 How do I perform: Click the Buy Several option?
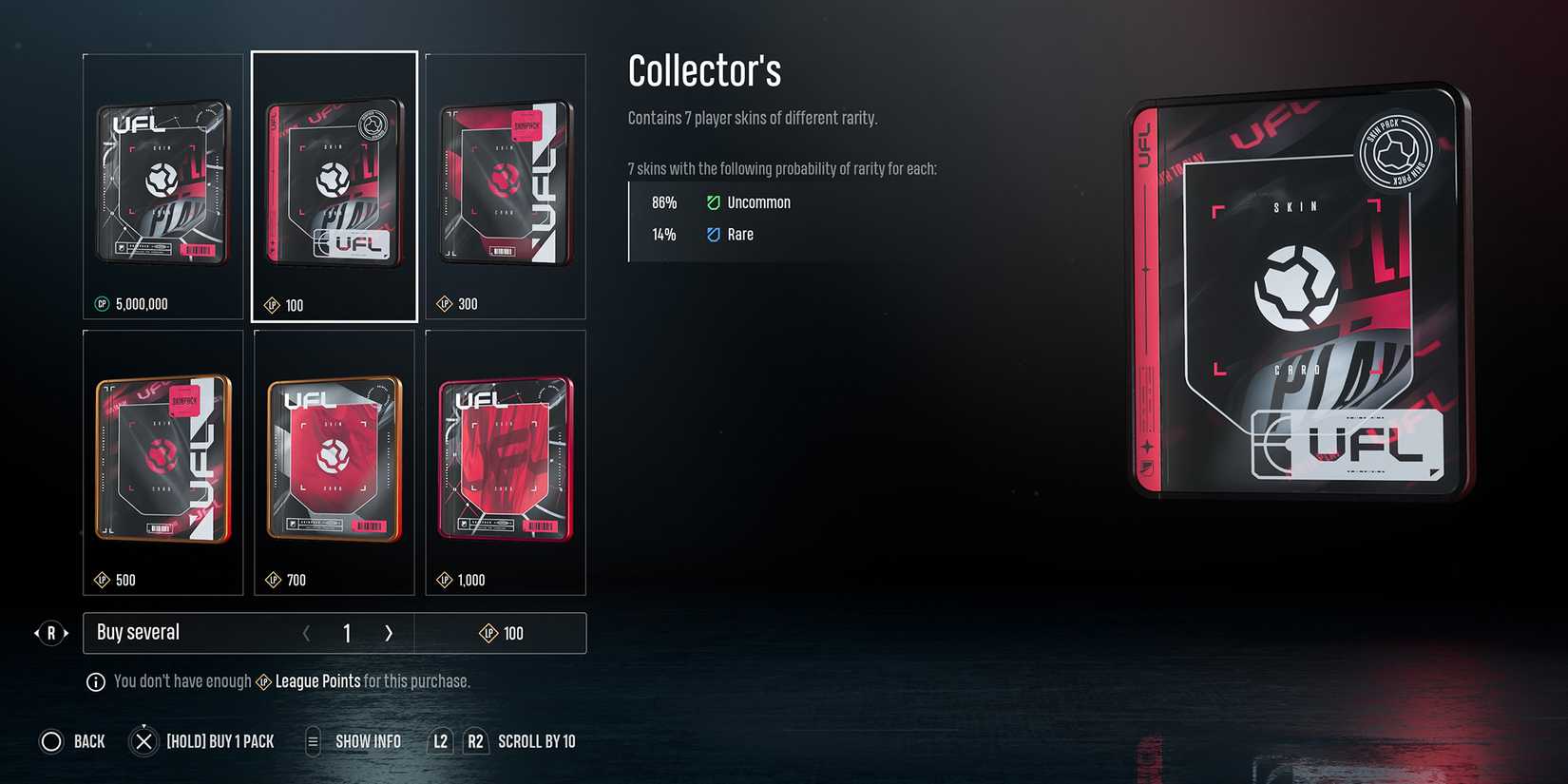[x=137, y=632]
